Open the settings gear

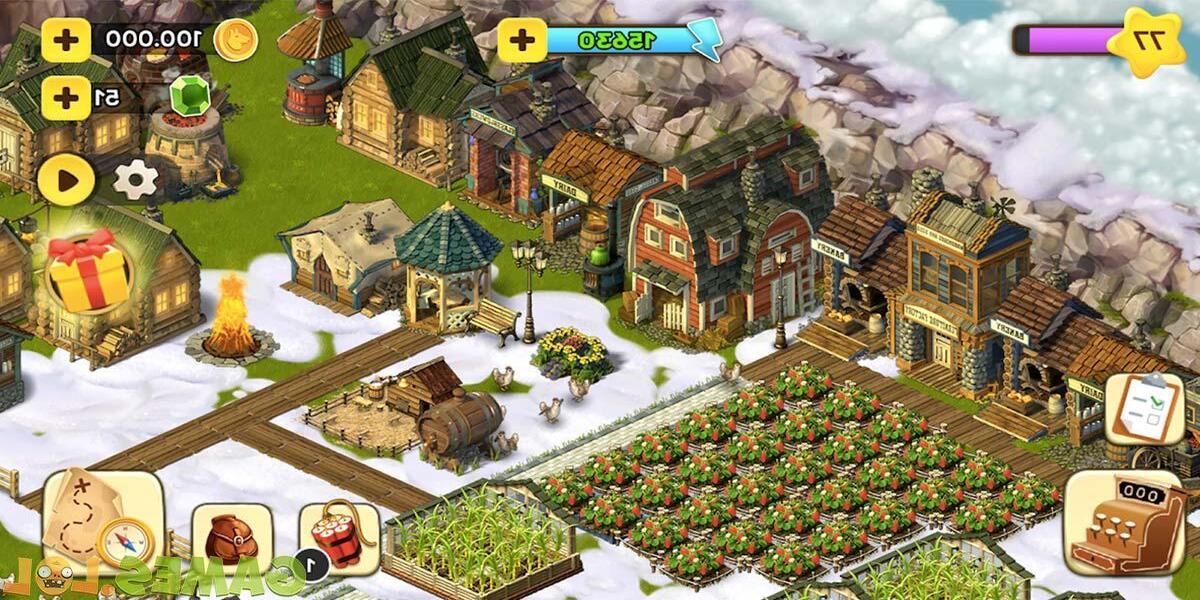136,180
